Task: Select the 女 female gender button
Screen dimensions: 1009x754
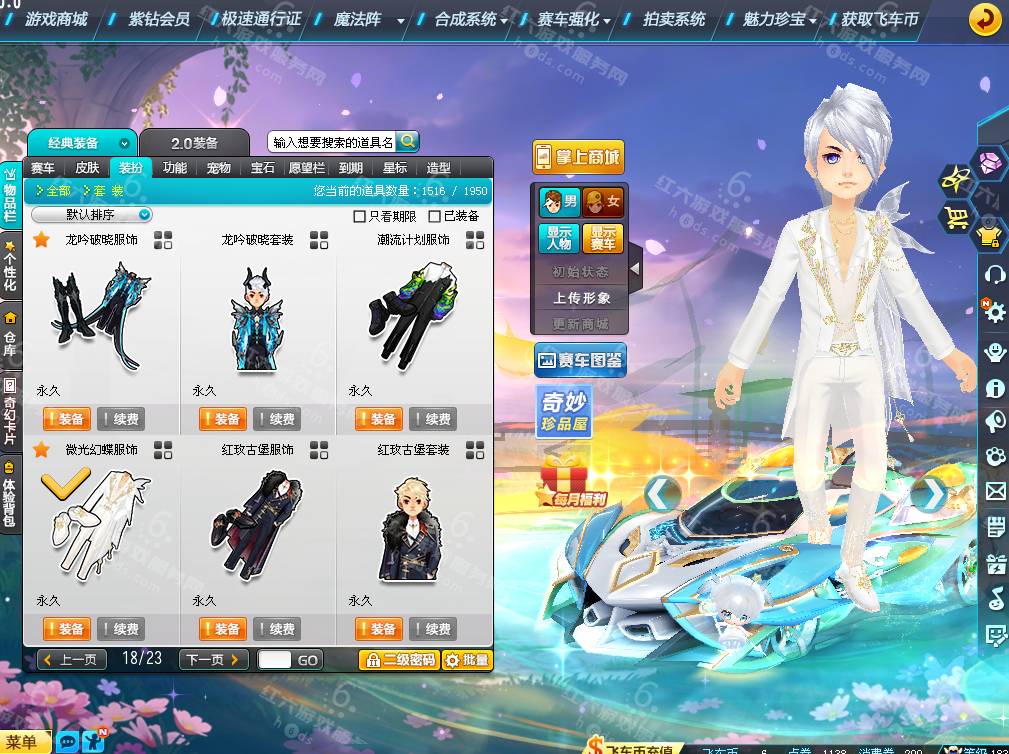Action: click(603, 203)
